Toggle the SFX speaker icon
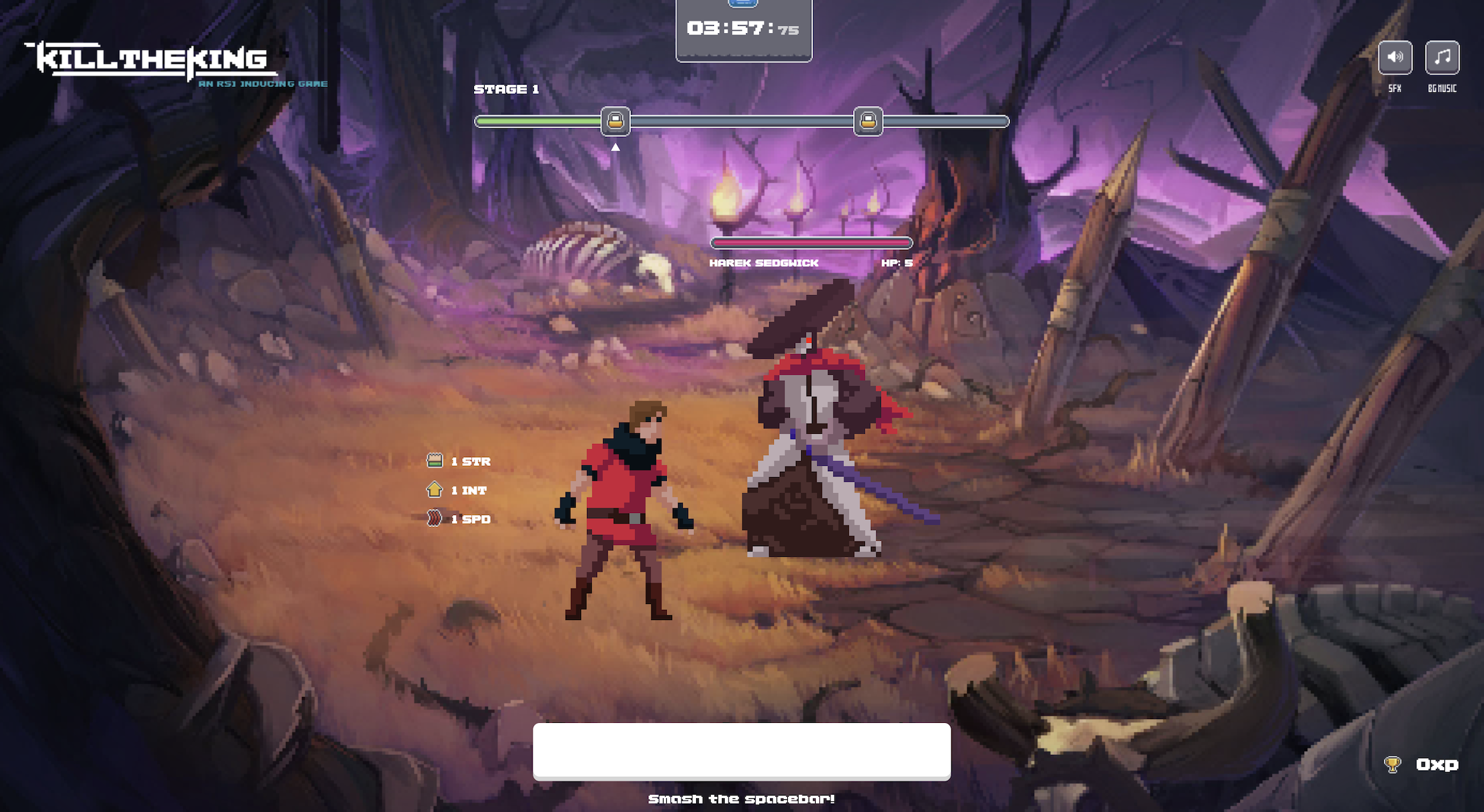Screen dimensions: 1484x812 (x=1396, y=58)
